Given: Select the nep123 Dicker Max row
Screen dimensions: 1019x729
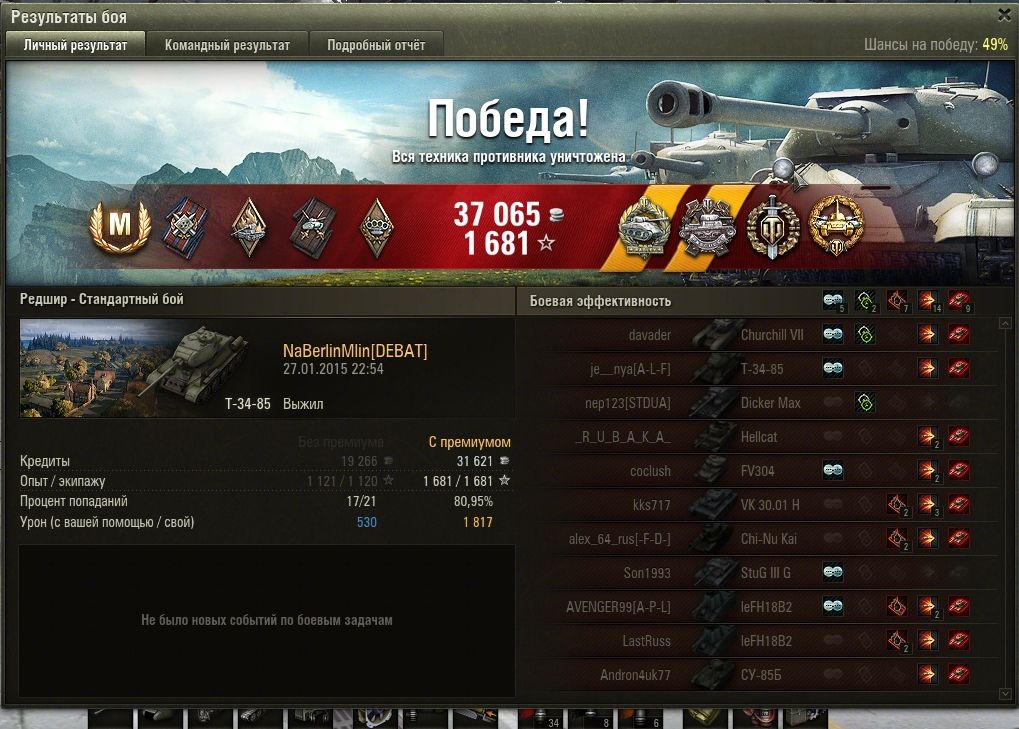Looking at the screenshot, I should point(758,403).
